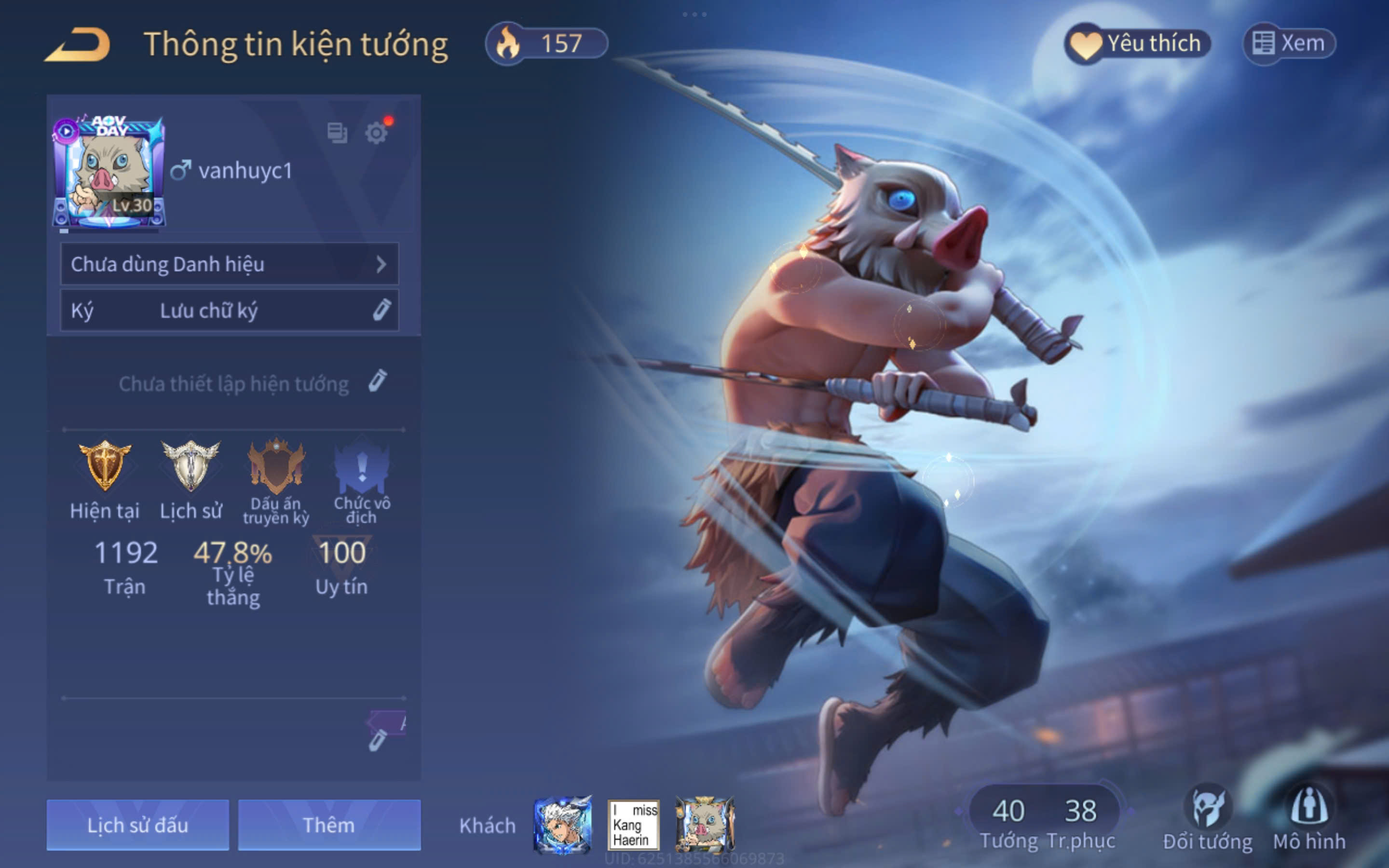Open the Xem view button
This screenshot has height=868, width=1389.
tap(1289, 43)
